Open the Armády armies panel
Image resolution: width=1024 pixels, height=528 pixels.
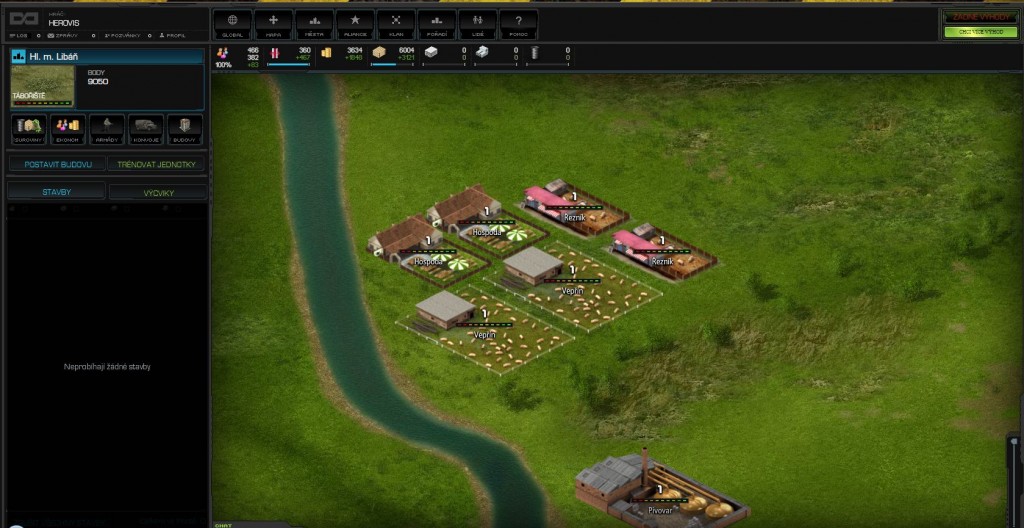[x=106, y=130]
